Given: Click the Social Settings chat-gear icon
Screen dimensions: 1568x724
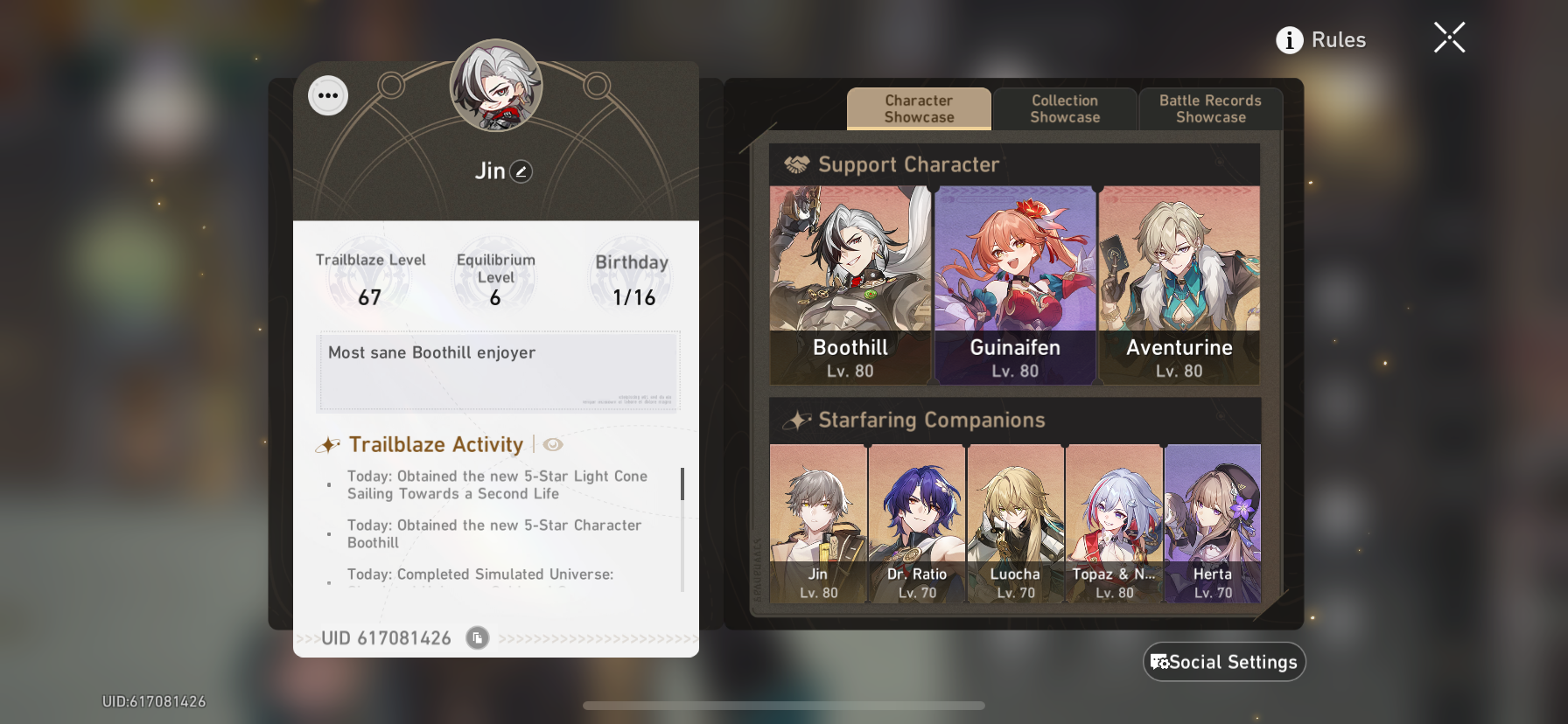Looking at the screenshot, I should (x=1160, y=662).
